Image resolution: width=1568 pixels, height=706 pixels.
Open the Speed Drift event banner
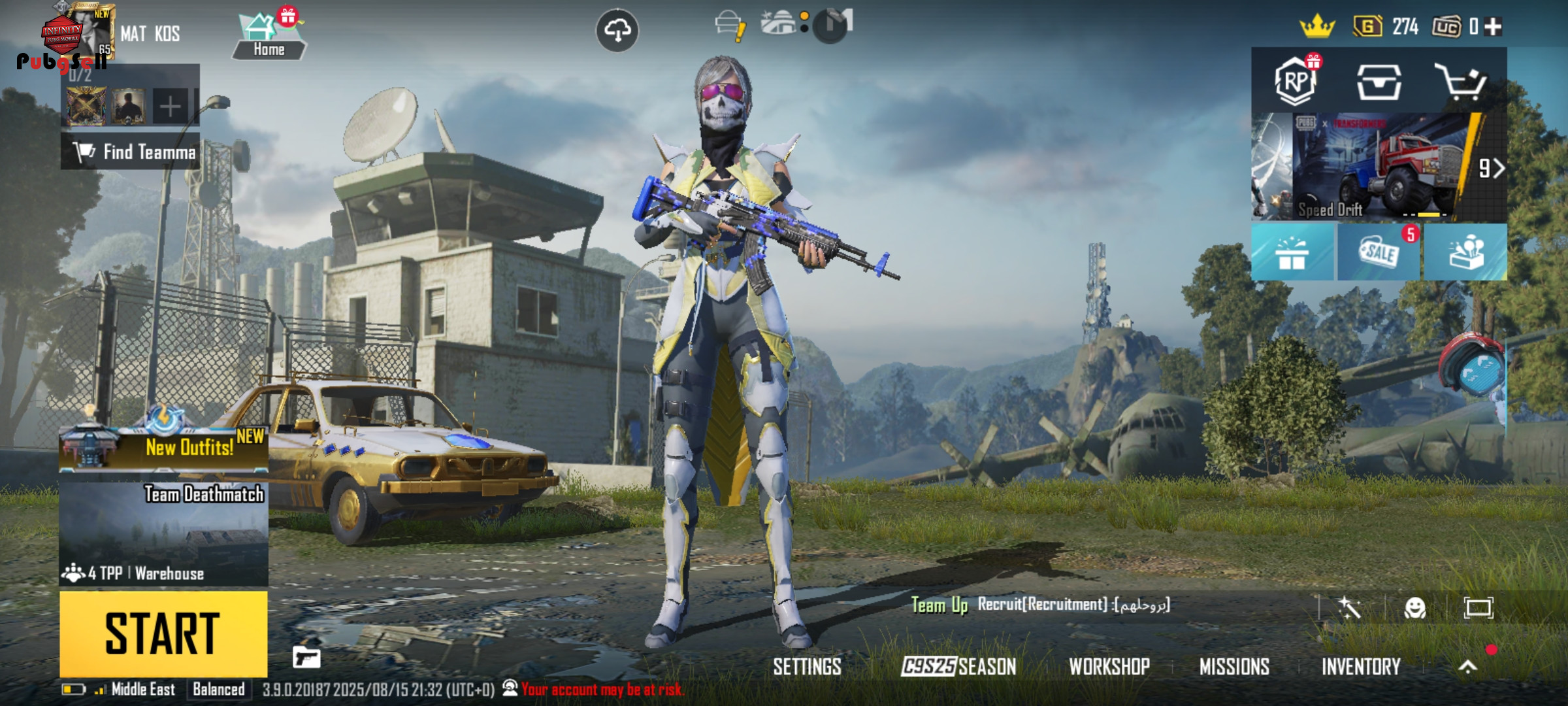point(1379,167)
